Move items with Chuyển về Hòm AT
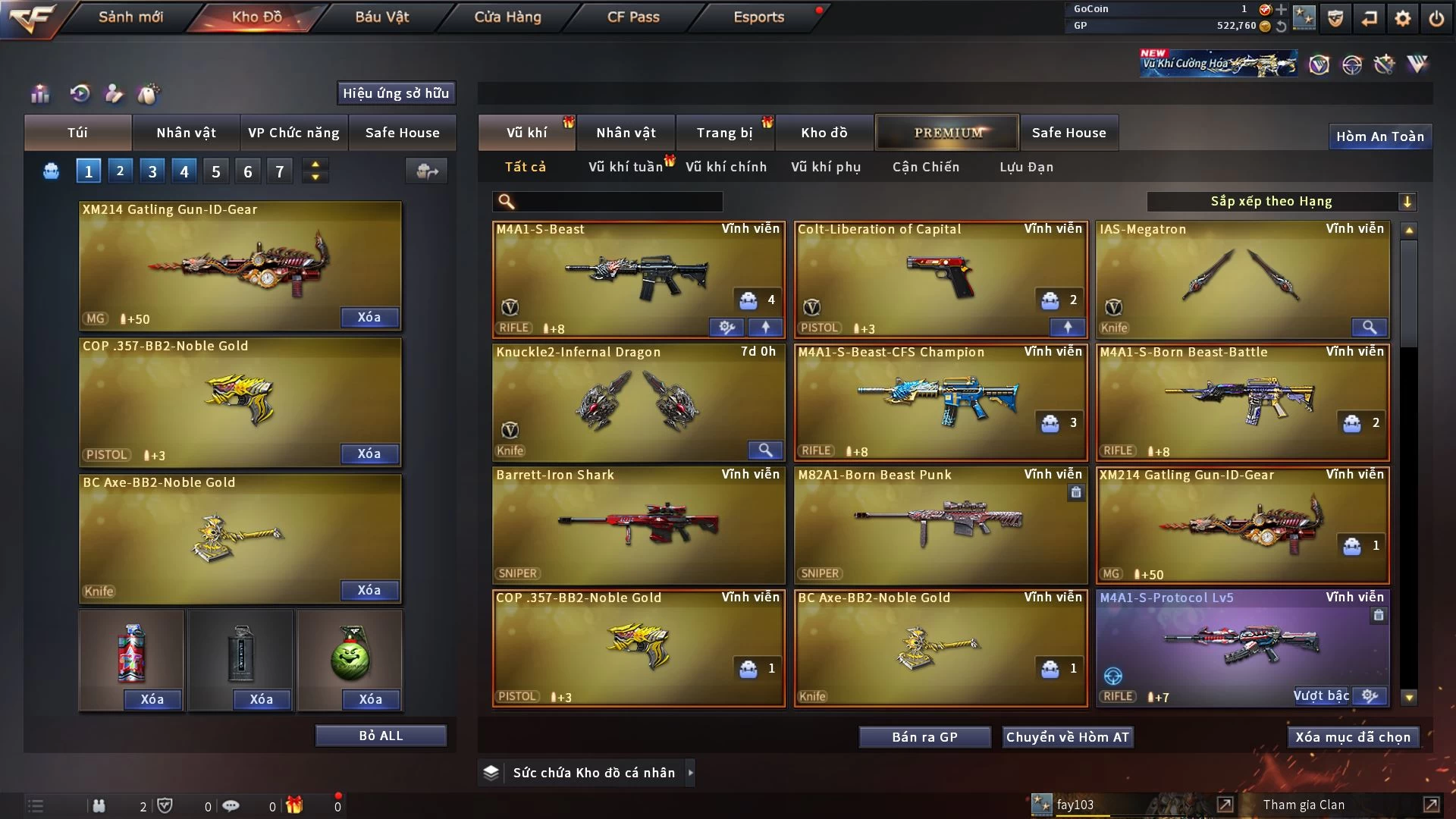 pos(1067,737)
